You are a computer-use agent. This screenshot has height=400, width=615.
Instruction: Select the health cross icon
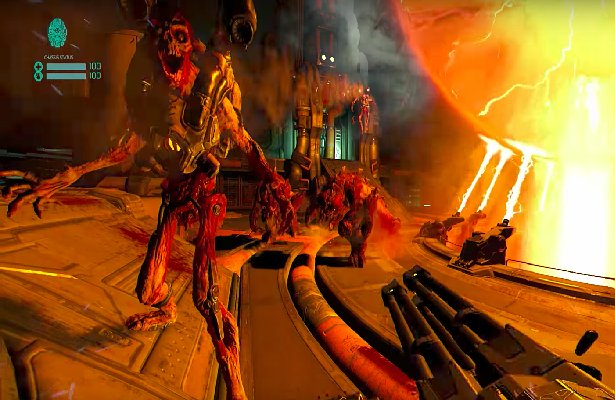point(38,65)
